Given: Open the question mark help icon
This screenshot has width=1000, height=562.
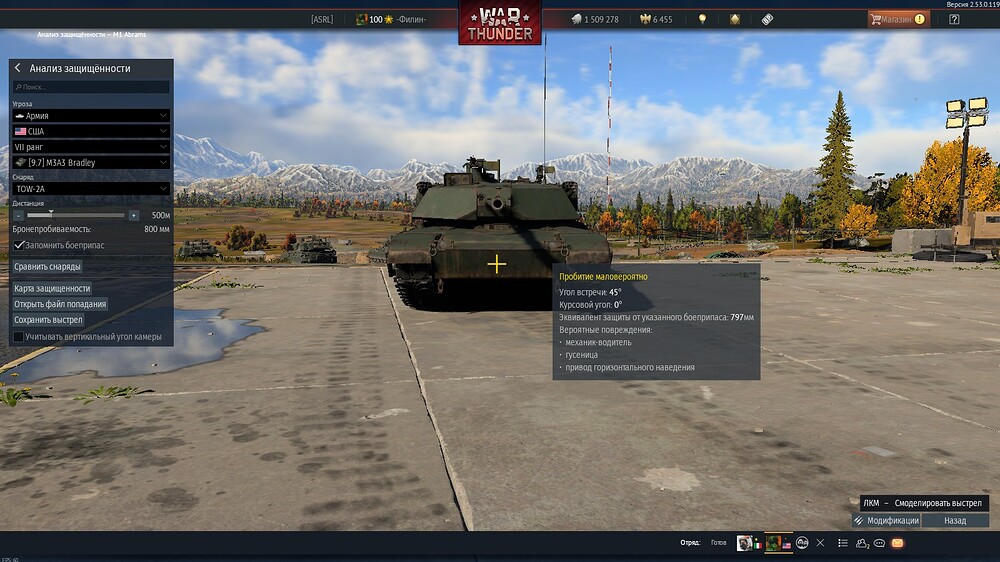Looking at the screenshot, I should point(954,19).
